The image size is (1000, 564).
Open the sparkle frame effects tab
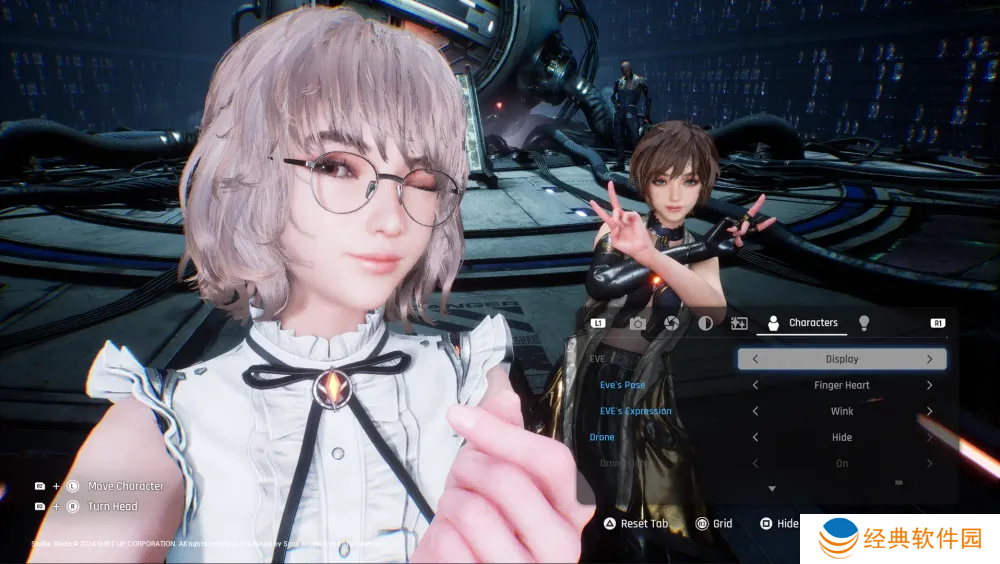coord(740,323)
